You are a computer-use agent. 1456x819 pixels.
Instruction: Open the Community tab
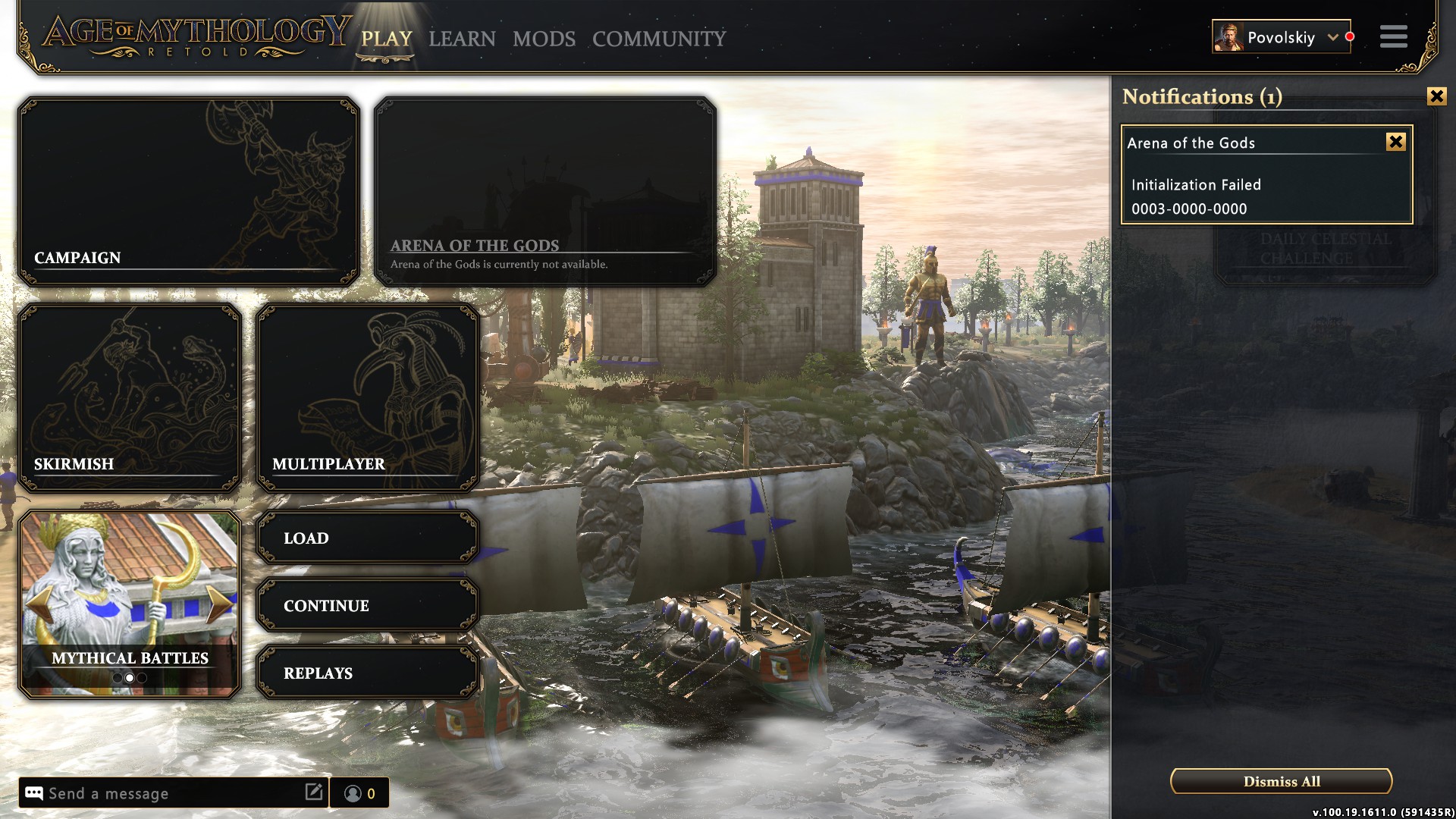(659, 39)
